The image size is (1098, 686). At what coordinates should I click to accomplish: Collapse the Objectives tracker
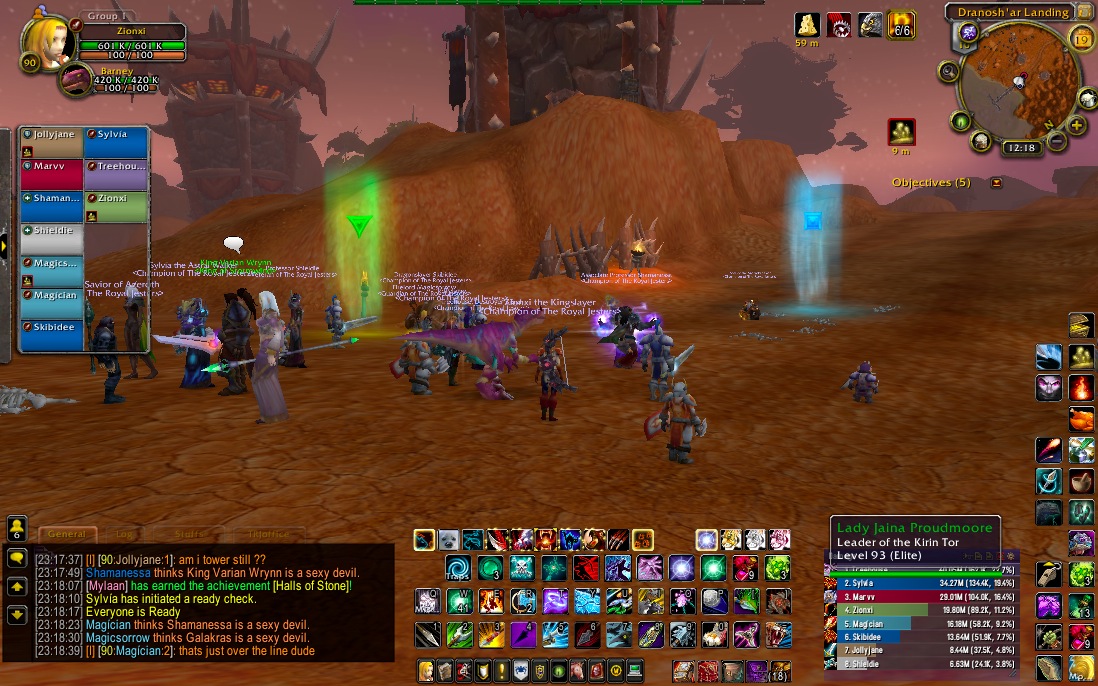996,183
